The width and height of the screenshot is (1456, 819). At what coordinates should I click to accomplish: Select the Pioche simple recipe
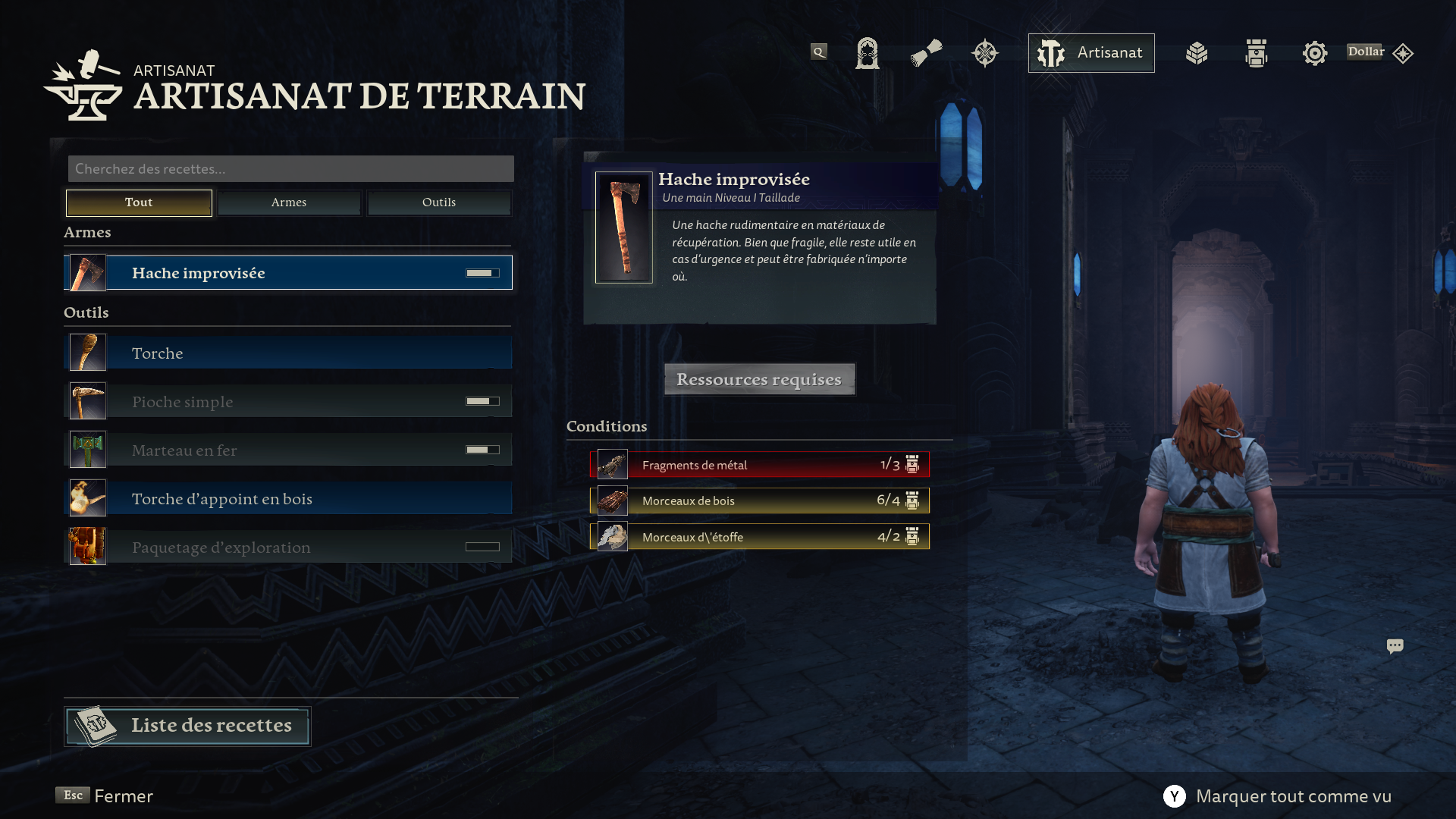pos(288,402)
